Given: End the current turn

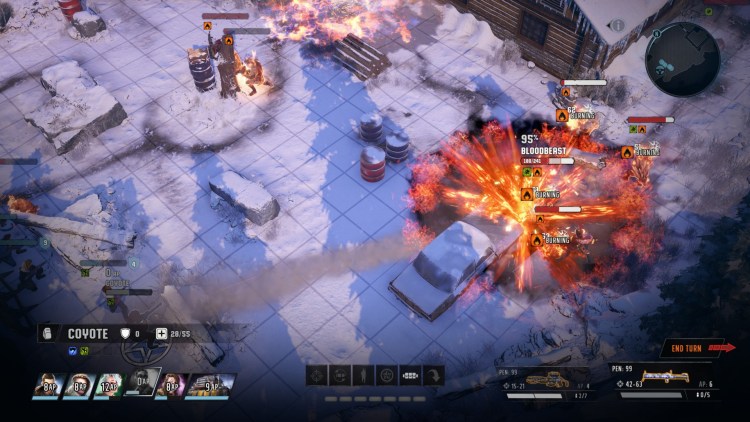Looking at the screenshot, I should coord(702,348).
